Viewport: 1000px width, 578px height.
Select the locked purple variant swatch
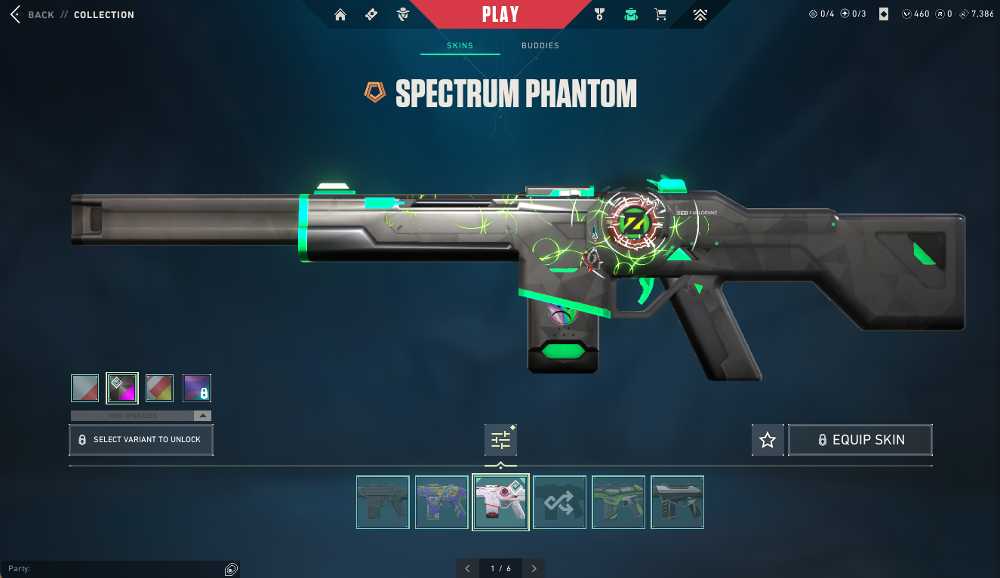[197, 388]
